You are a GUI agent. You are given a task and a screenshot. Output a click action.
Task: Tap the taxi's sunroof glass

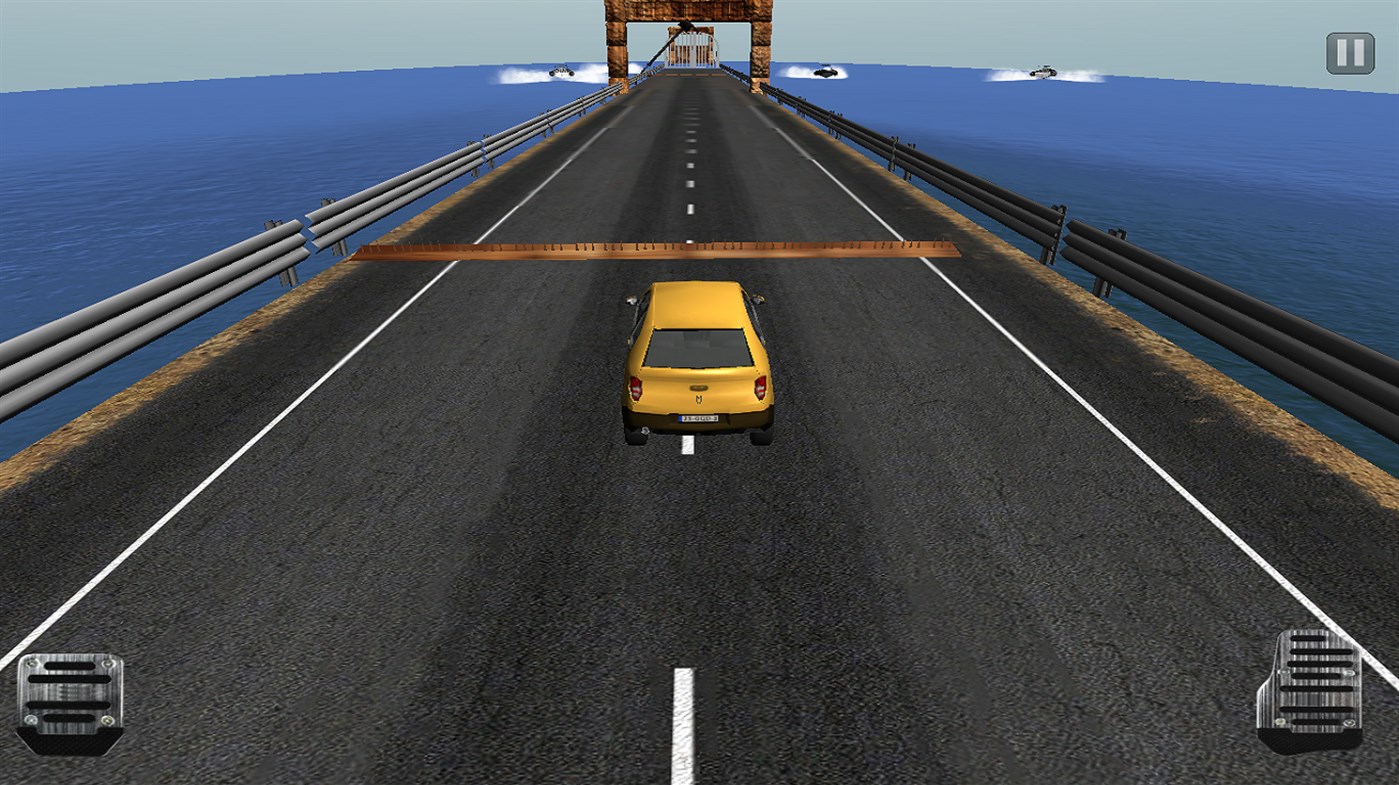tap(696, 346)
